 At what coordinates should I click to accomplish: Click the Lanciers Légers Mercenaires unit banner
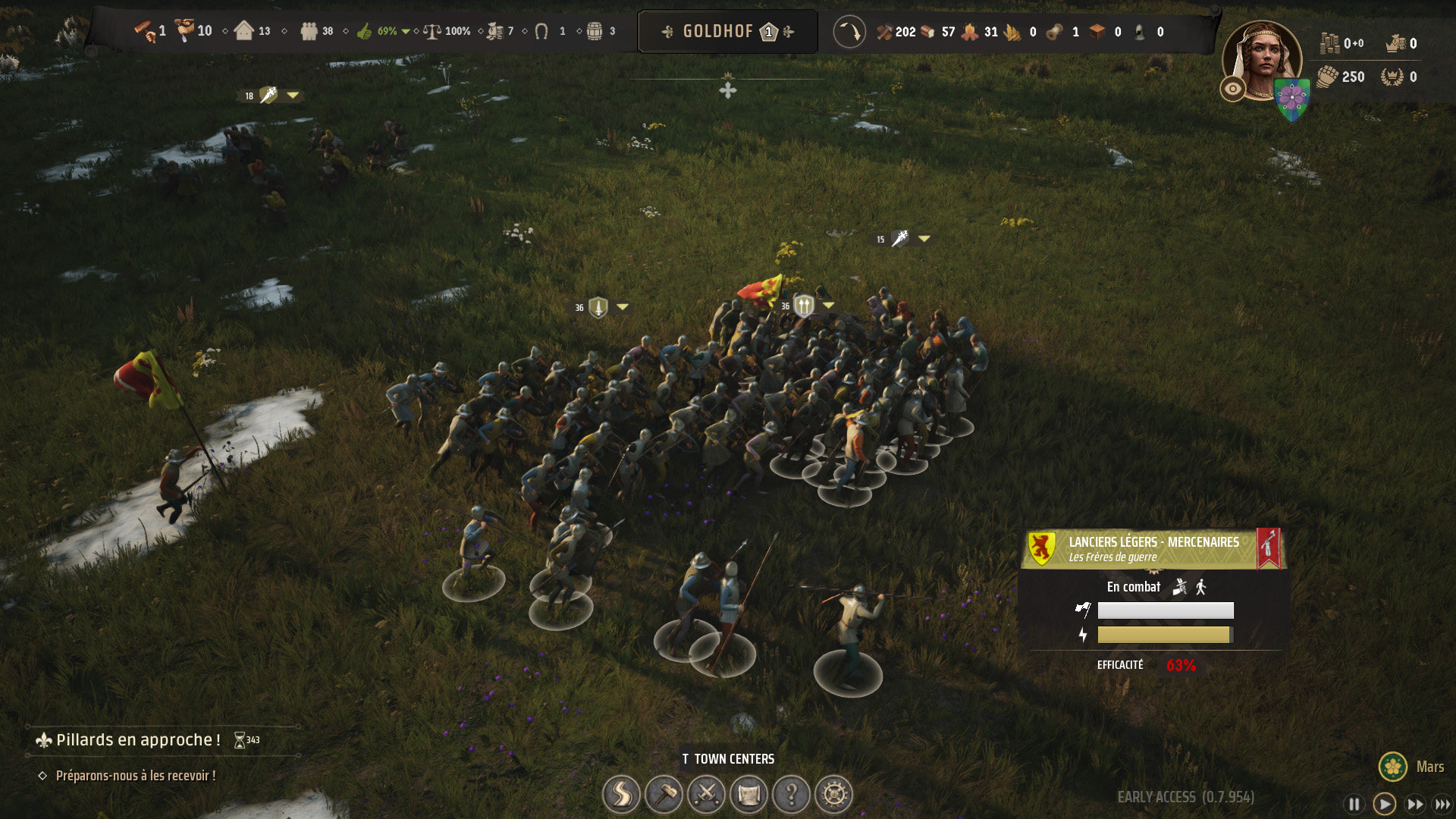1153,549
